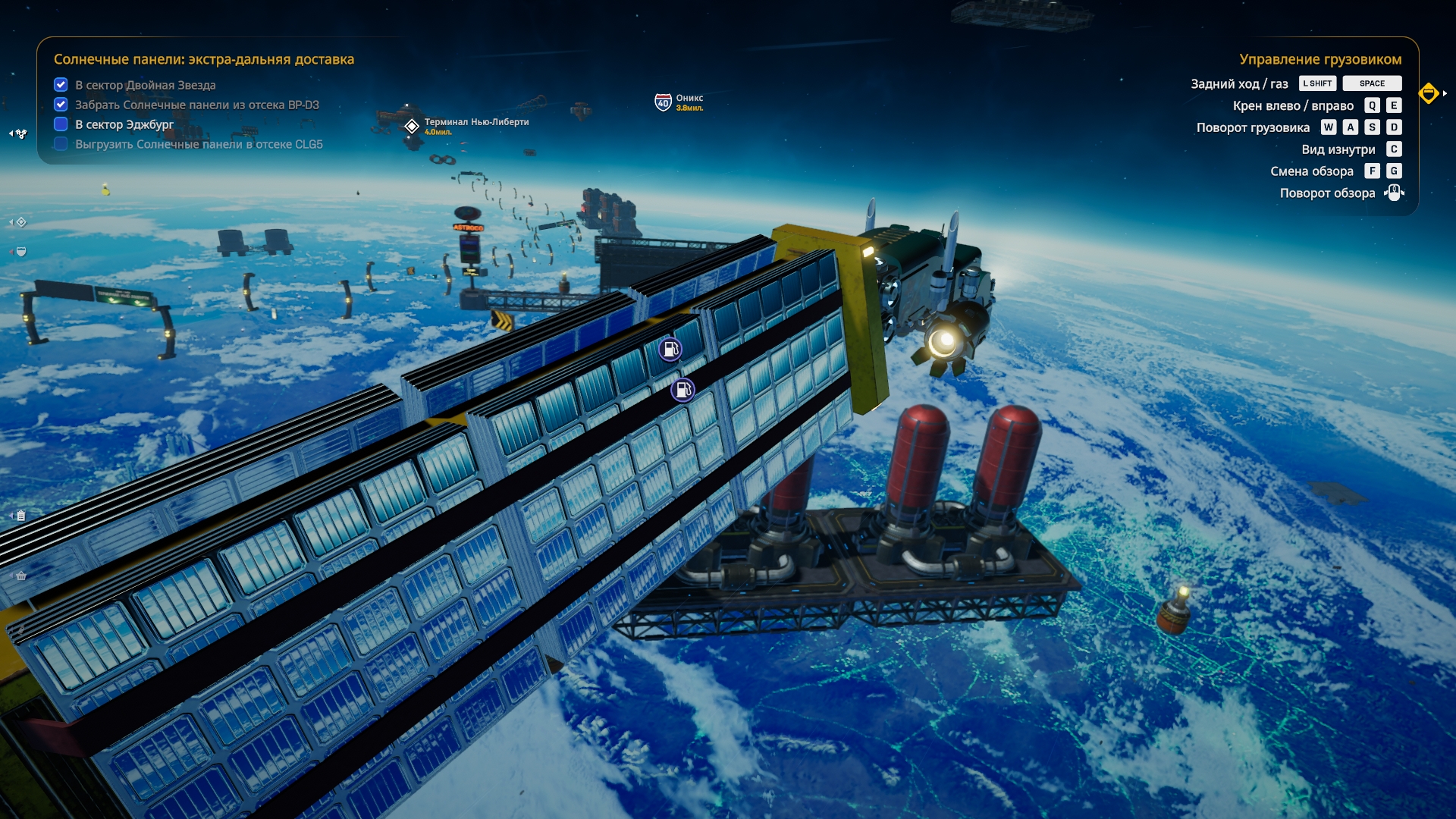Click the objective "Выгрузить Солнечные панели в отсеке CLG5"

pyautogui.click(x=199, y=144)
